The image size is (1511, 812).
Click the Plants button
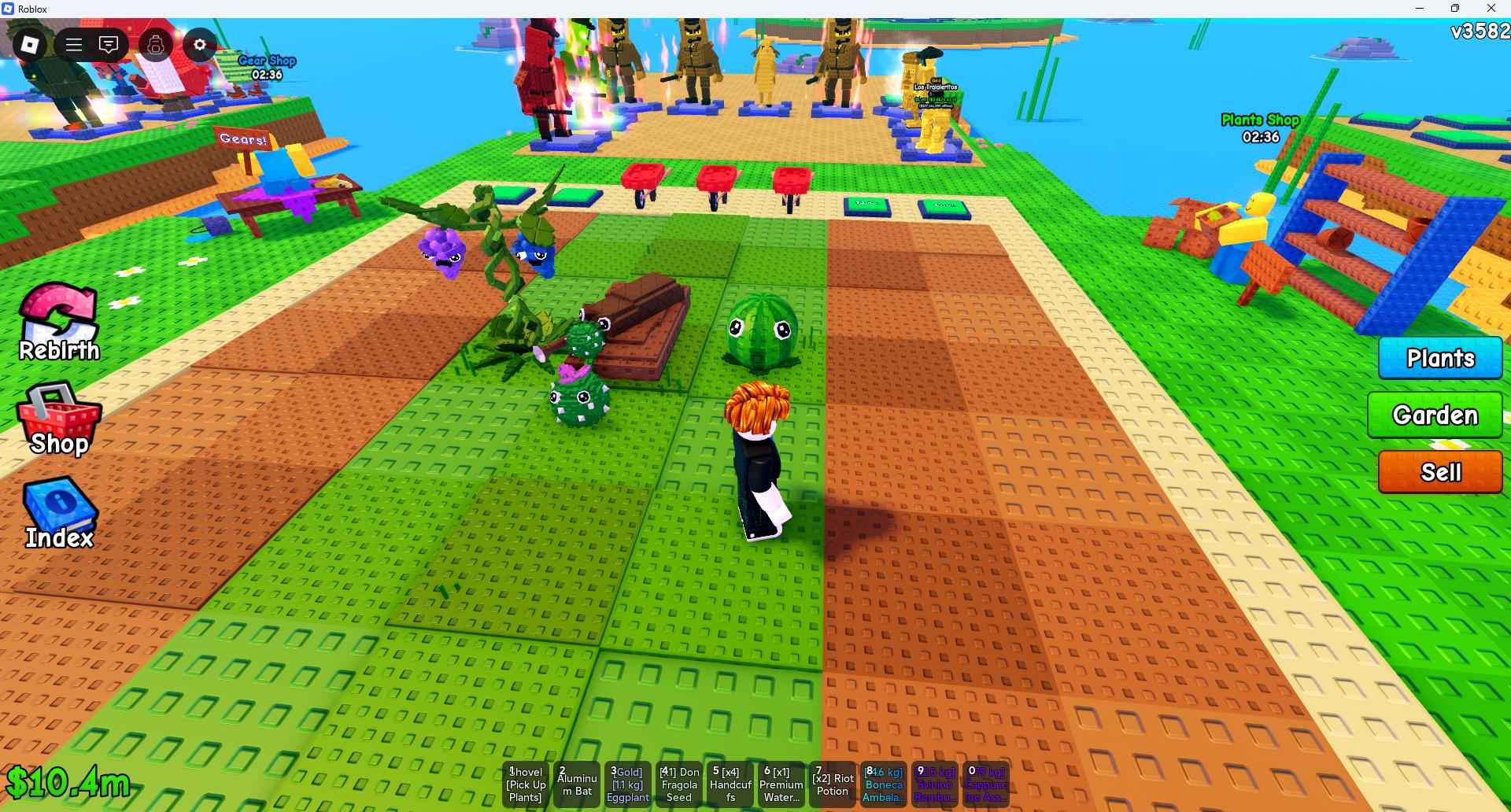click(1440, 358)
